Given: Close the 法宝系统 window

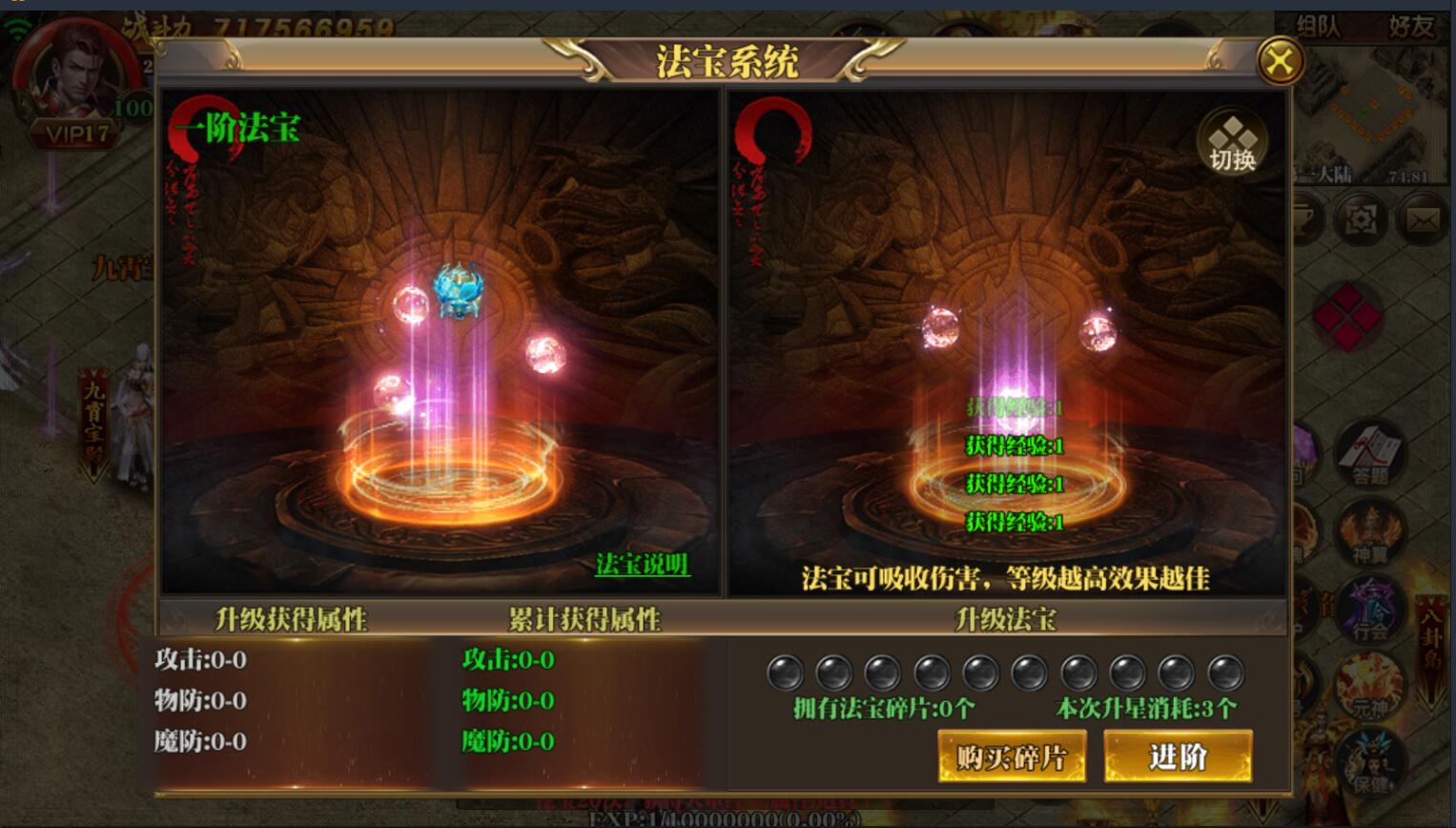Looking at the screenshot, I should coord(1280,63).
